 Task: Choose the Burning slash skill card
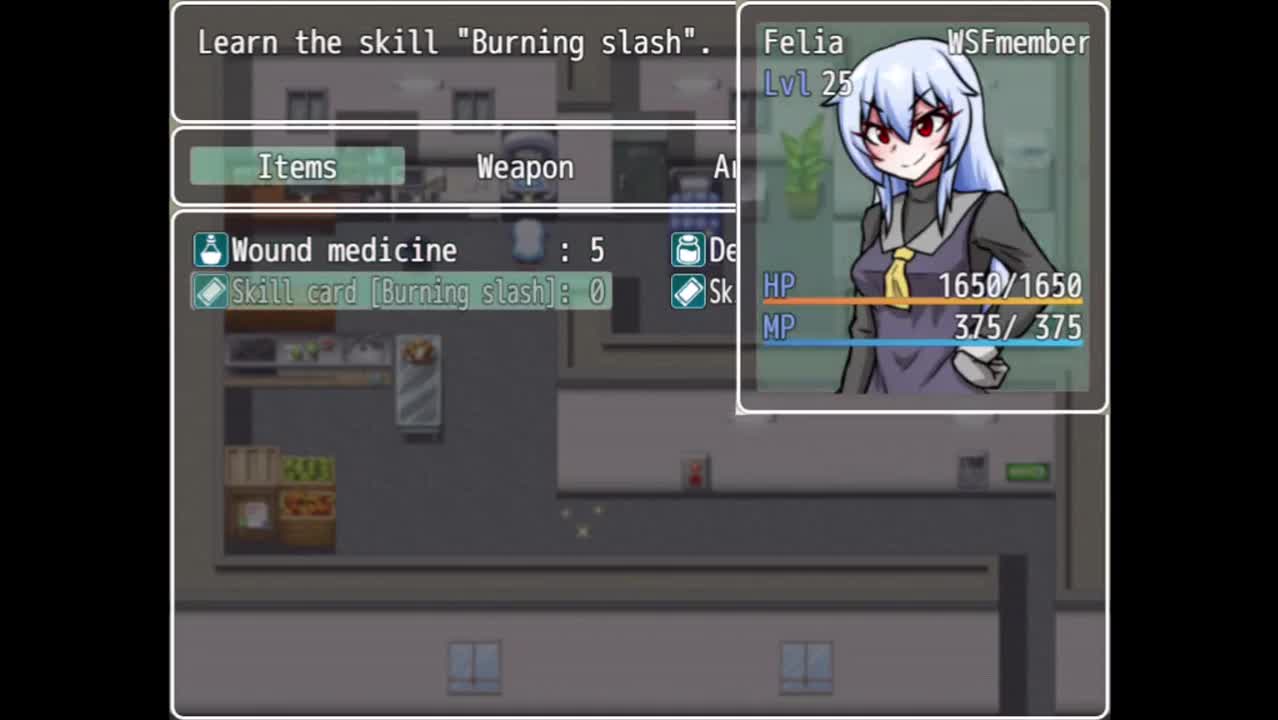(400, 292)
